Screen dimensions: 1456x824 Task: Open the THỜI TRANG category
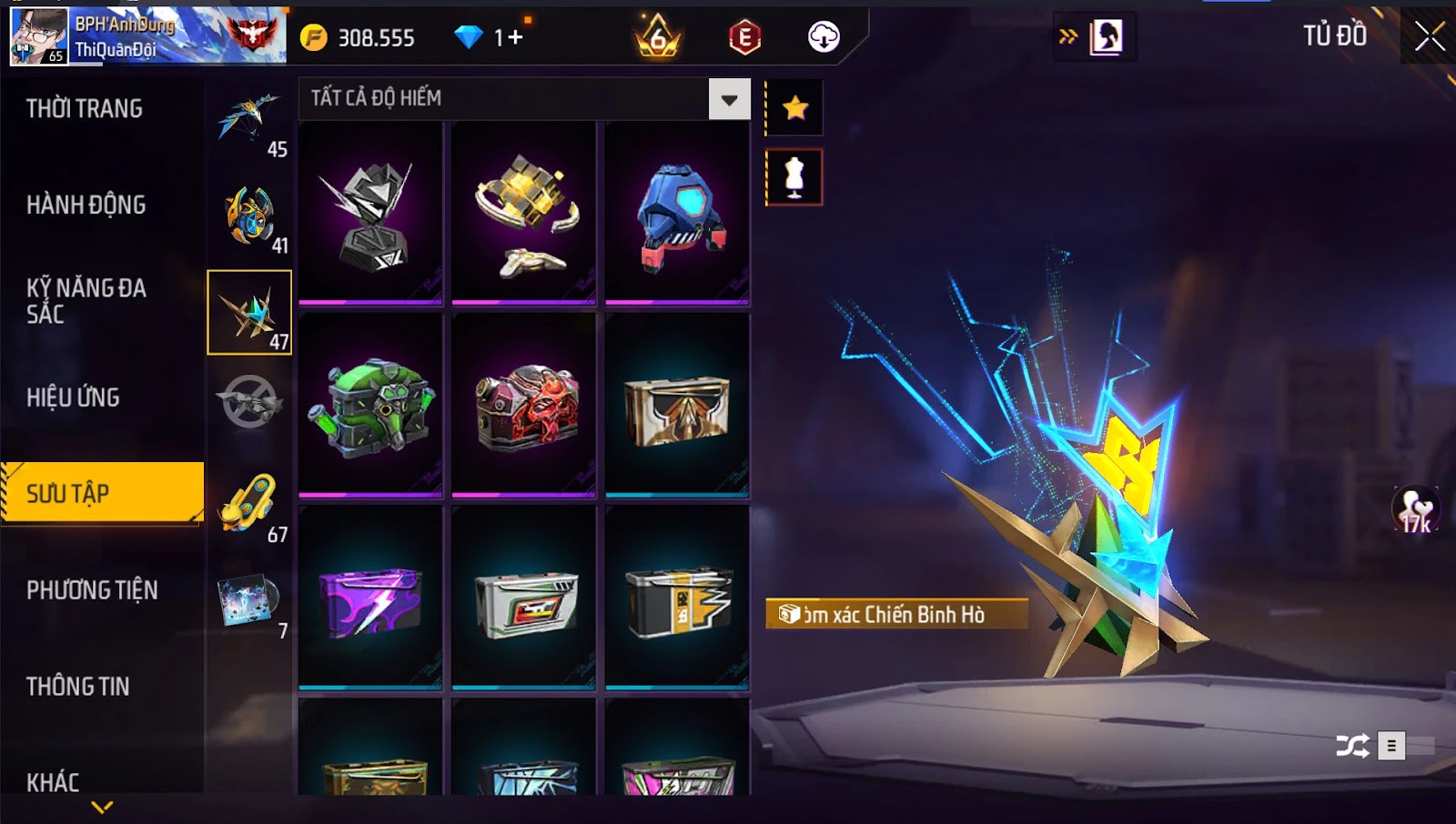pyautogui.click(x=85, y=109)
